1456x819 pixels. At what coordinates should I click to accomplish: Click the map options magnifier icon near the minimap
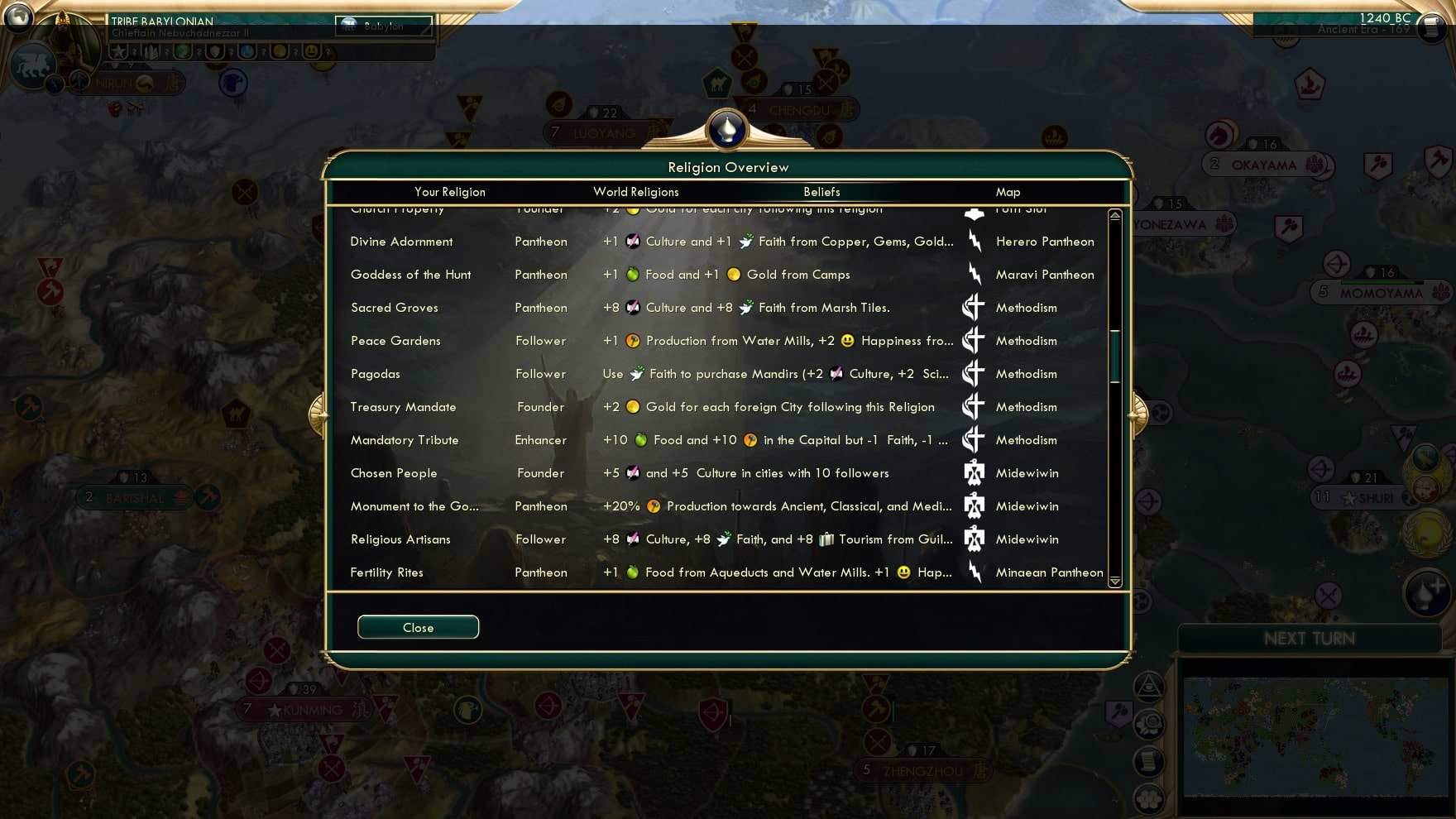[1150, 723]
